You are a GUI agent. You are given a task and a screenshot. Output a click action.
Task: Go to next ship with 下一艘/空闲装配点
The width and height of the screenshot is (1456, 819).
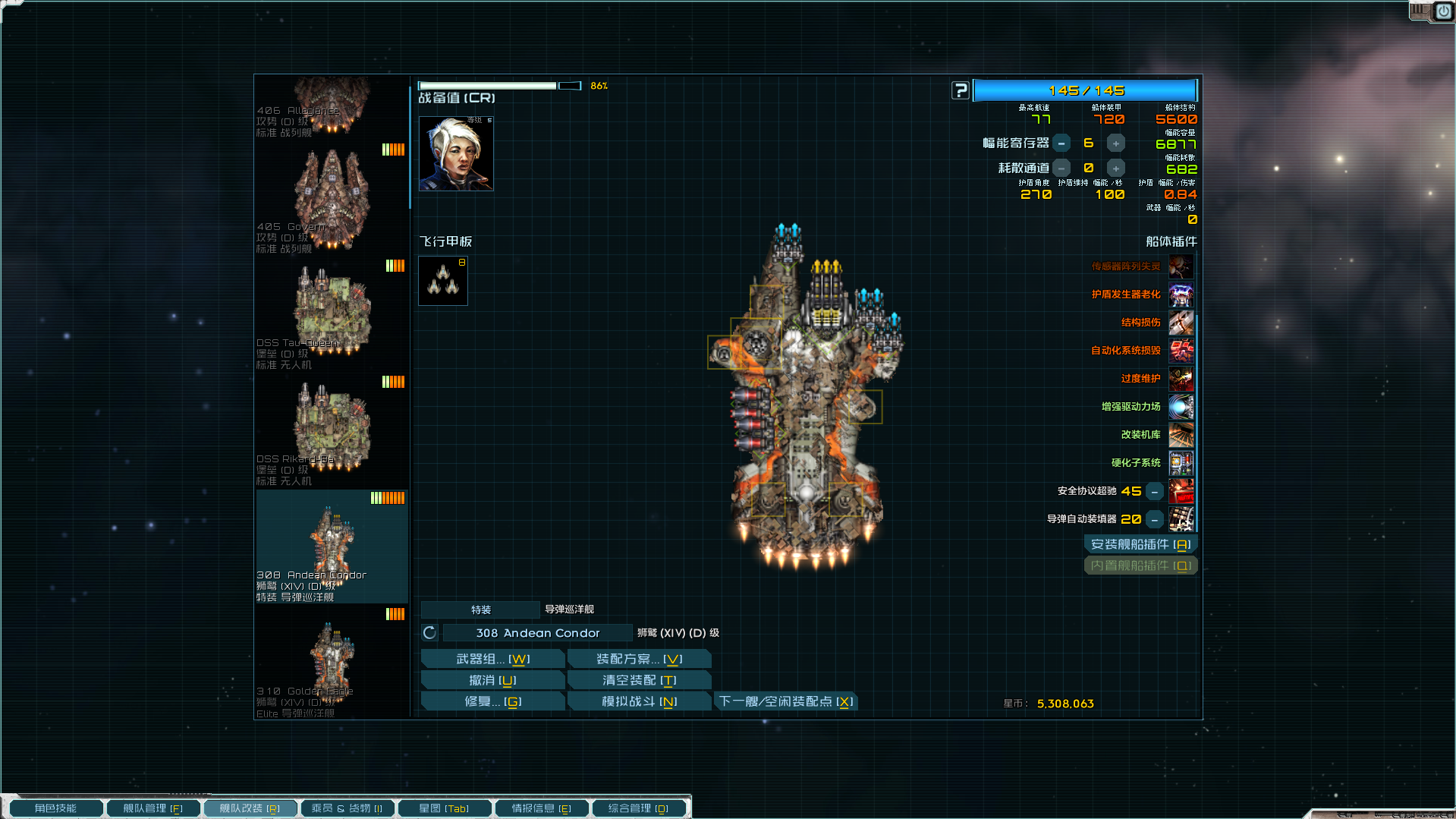tap(786, 701)
